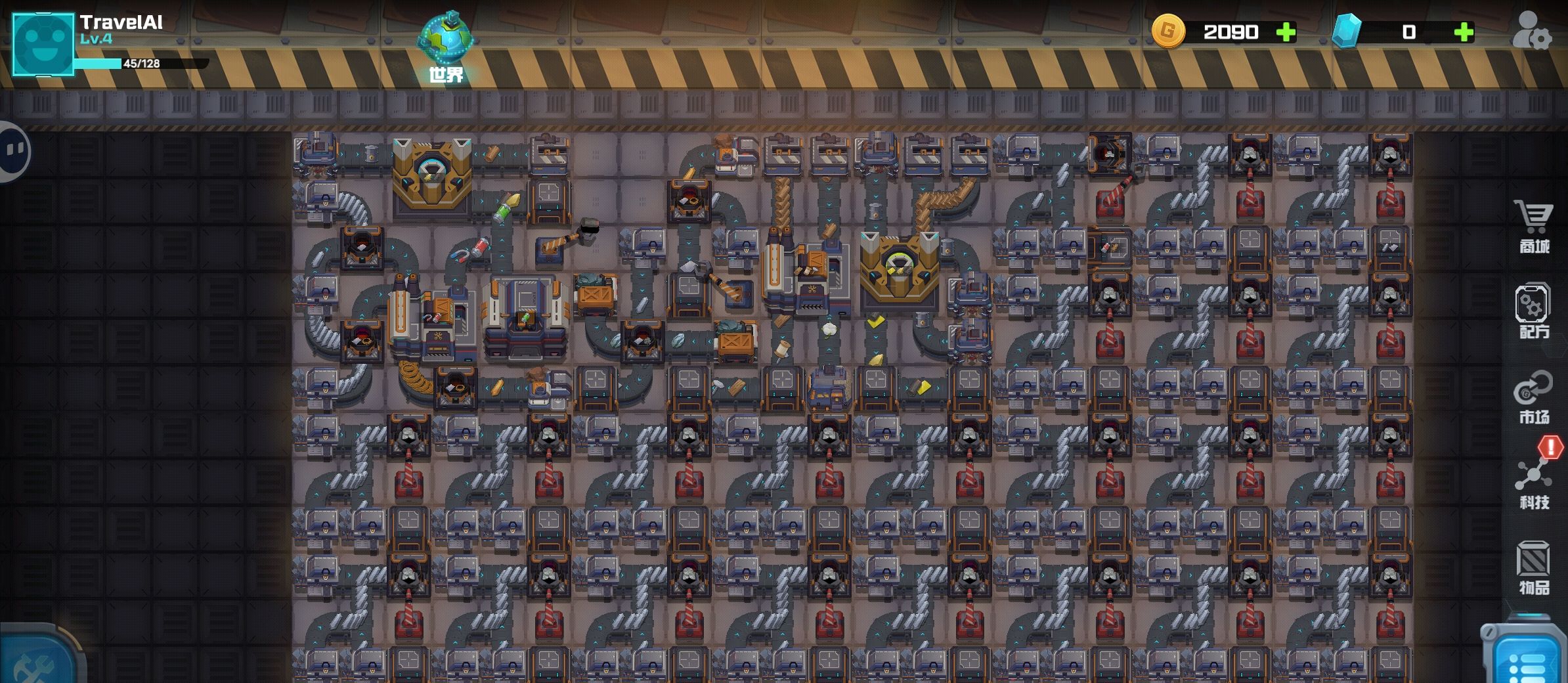This screenshot has width=1568, height=683.
Task: Open the account settings profile icon
Action: [x=1531, y=31]
